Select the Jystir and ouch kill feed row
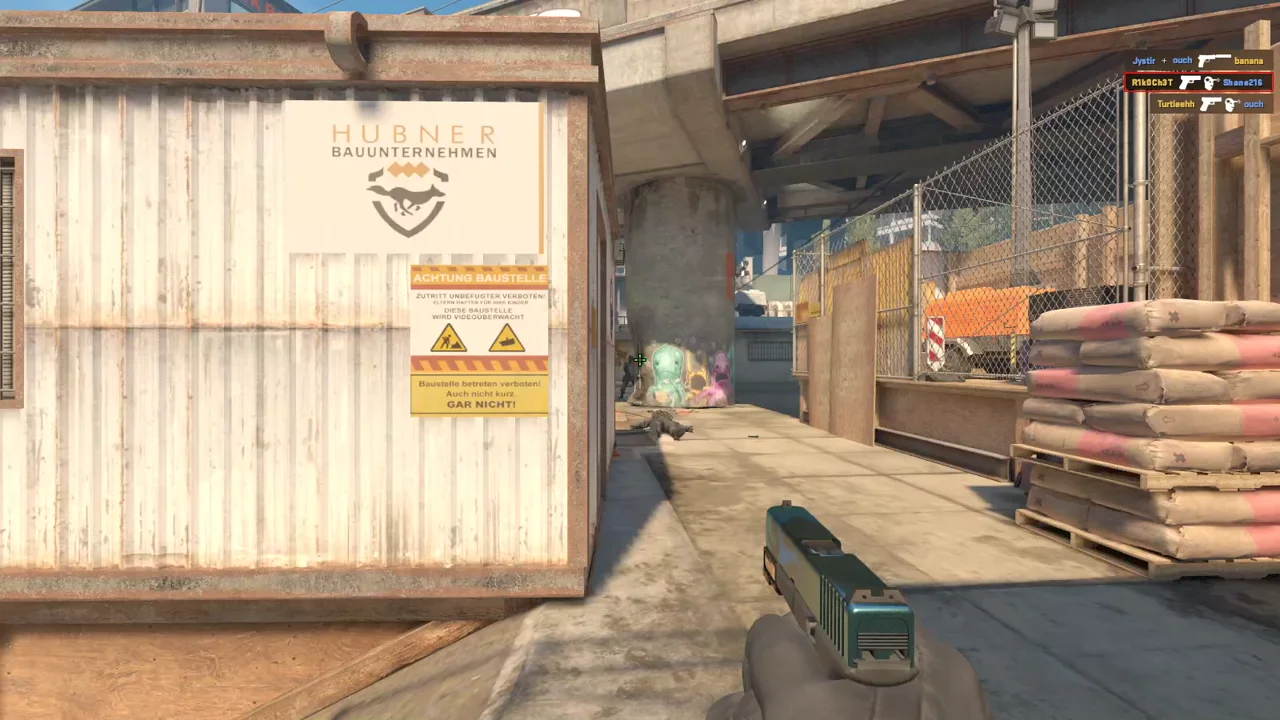 point(1198,61)
